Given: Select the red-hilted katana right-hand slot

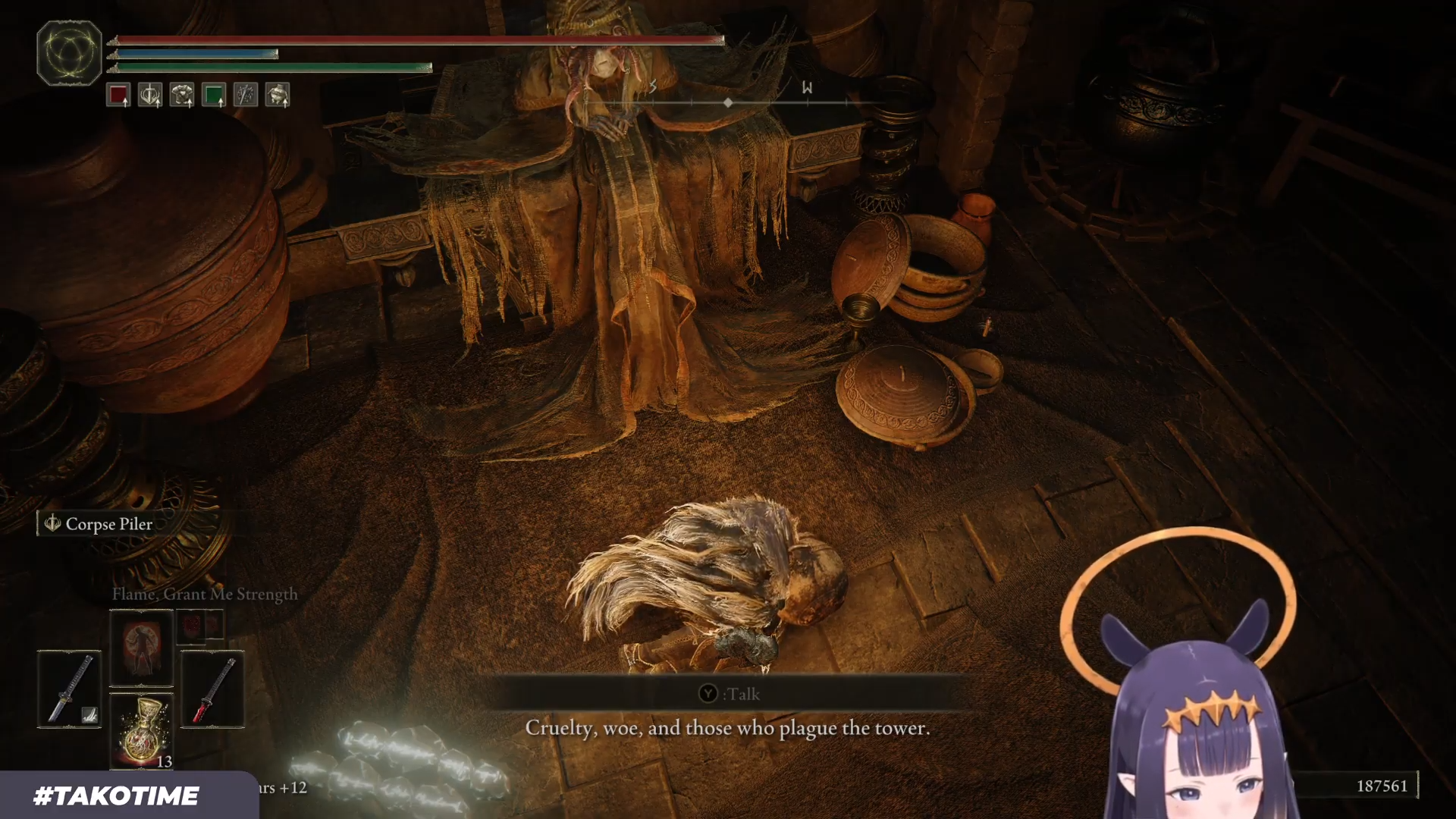Looking at the screenshot, I should [212, 689].
